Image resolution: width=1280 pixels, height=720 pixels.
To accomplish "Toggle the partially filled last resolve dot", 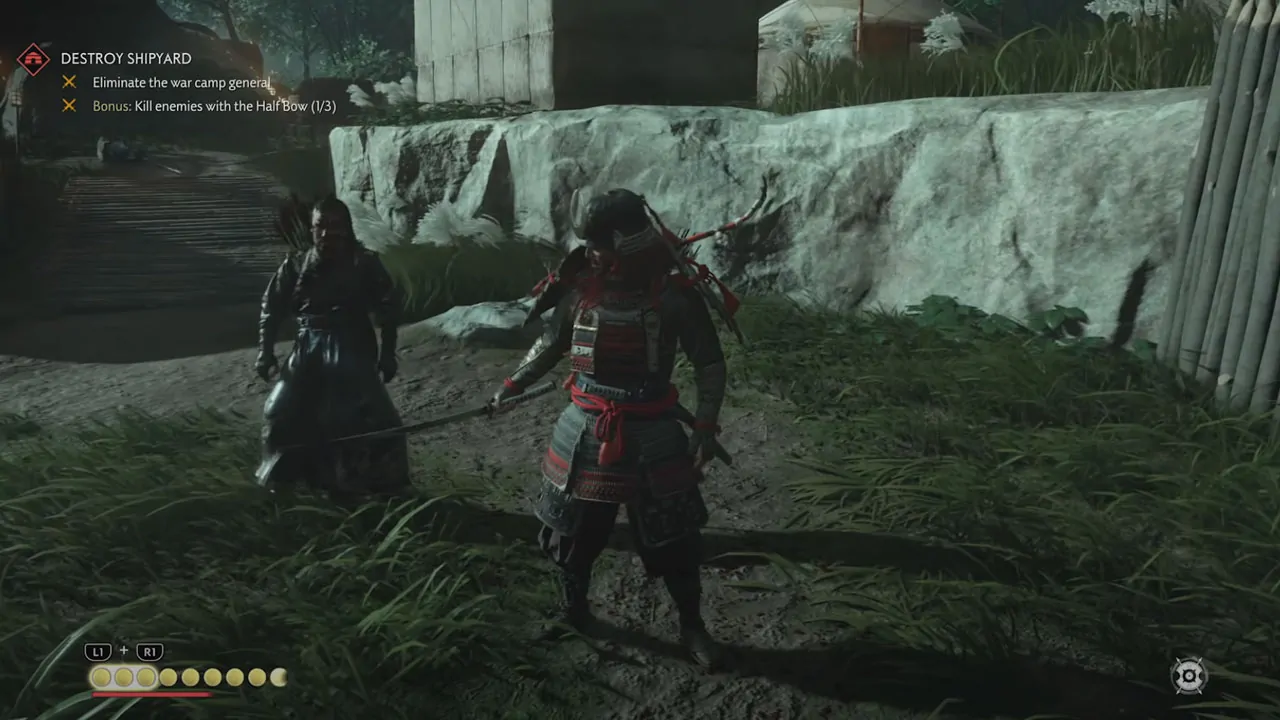I will coord(278,677).
